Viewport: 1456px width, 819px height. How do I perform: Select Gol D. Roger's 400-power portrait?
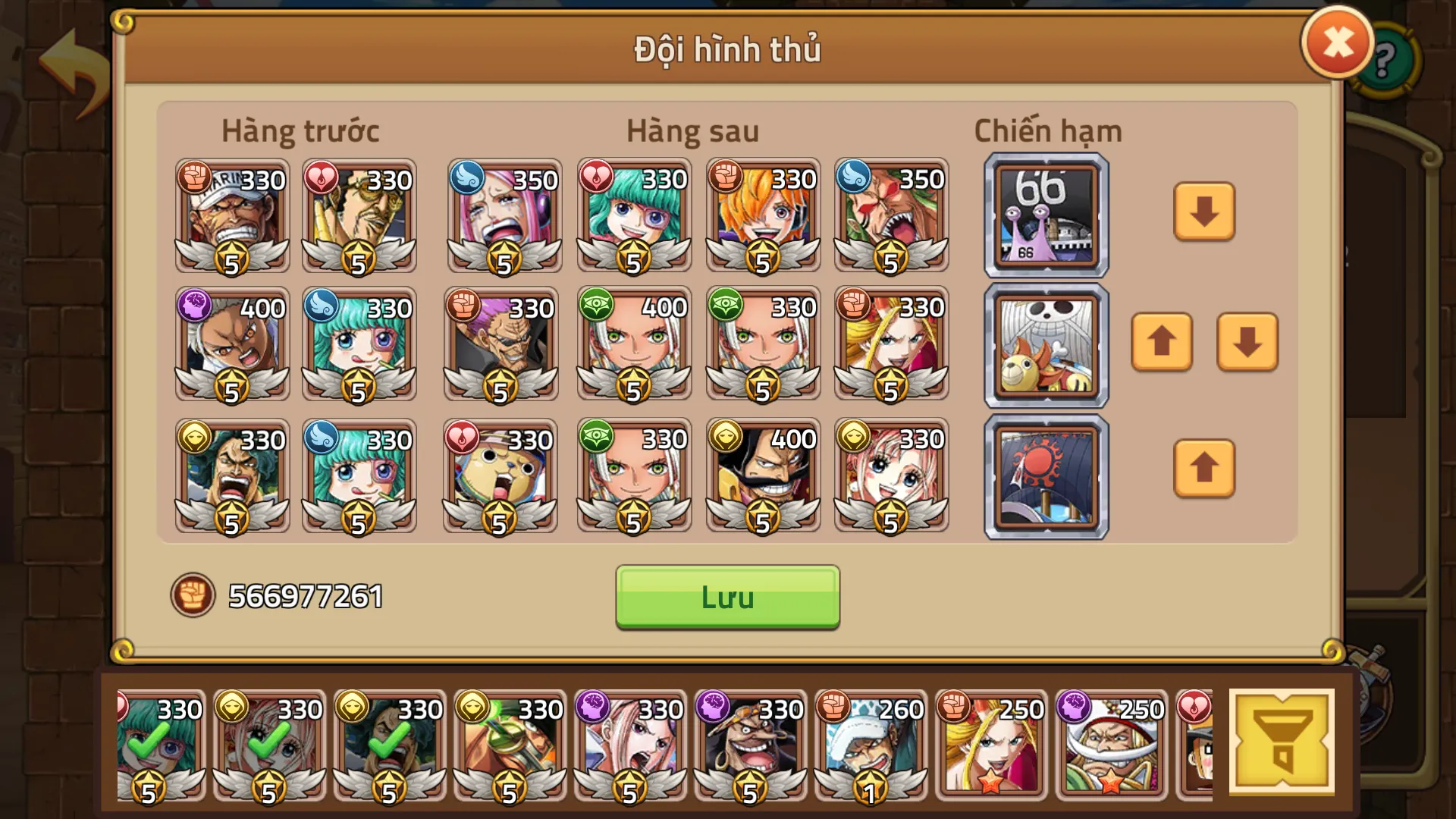[x=762, y=476]
